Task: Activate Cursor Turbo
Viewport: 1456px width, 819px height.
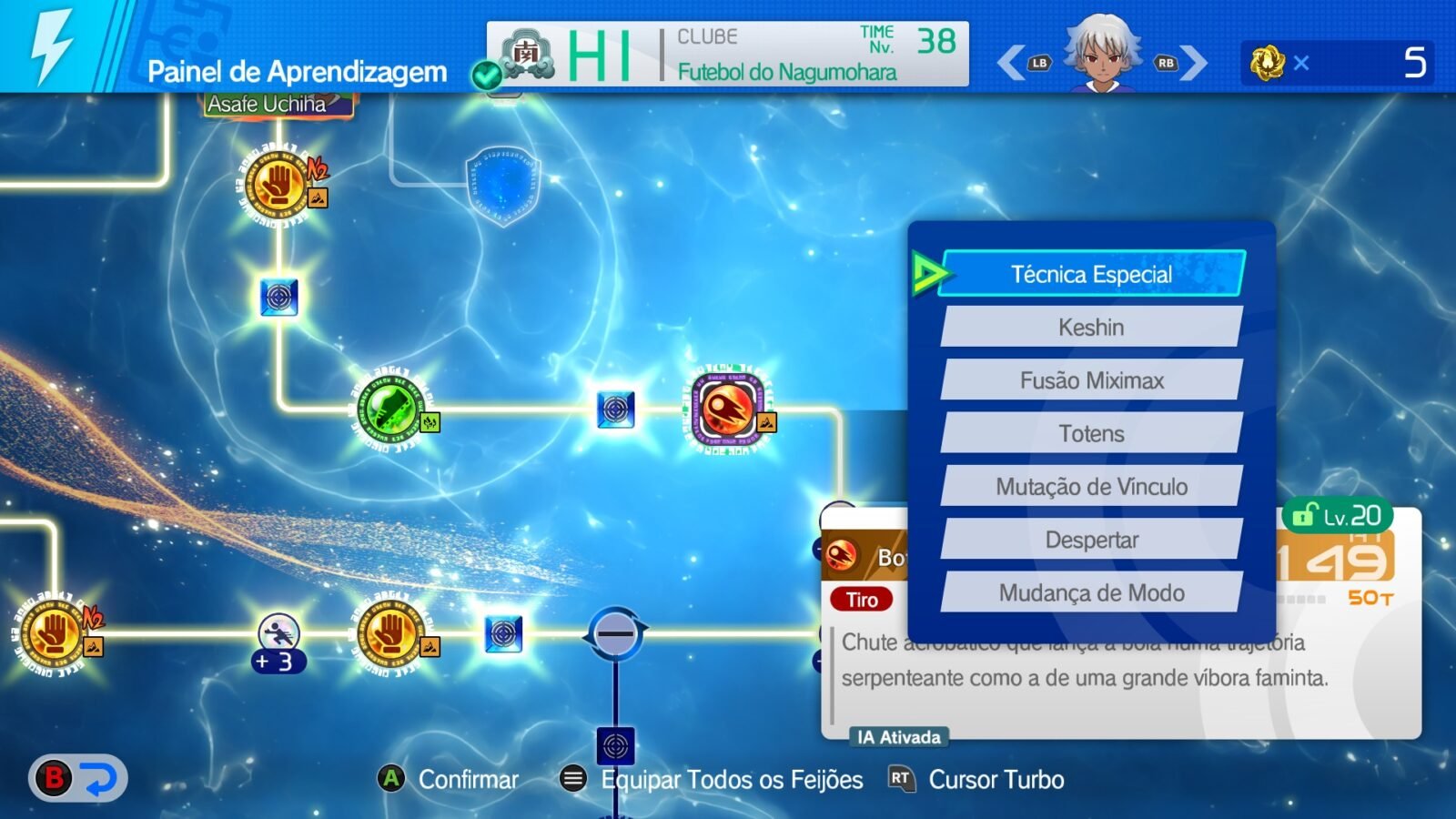Action: click(x=995, y=780)
